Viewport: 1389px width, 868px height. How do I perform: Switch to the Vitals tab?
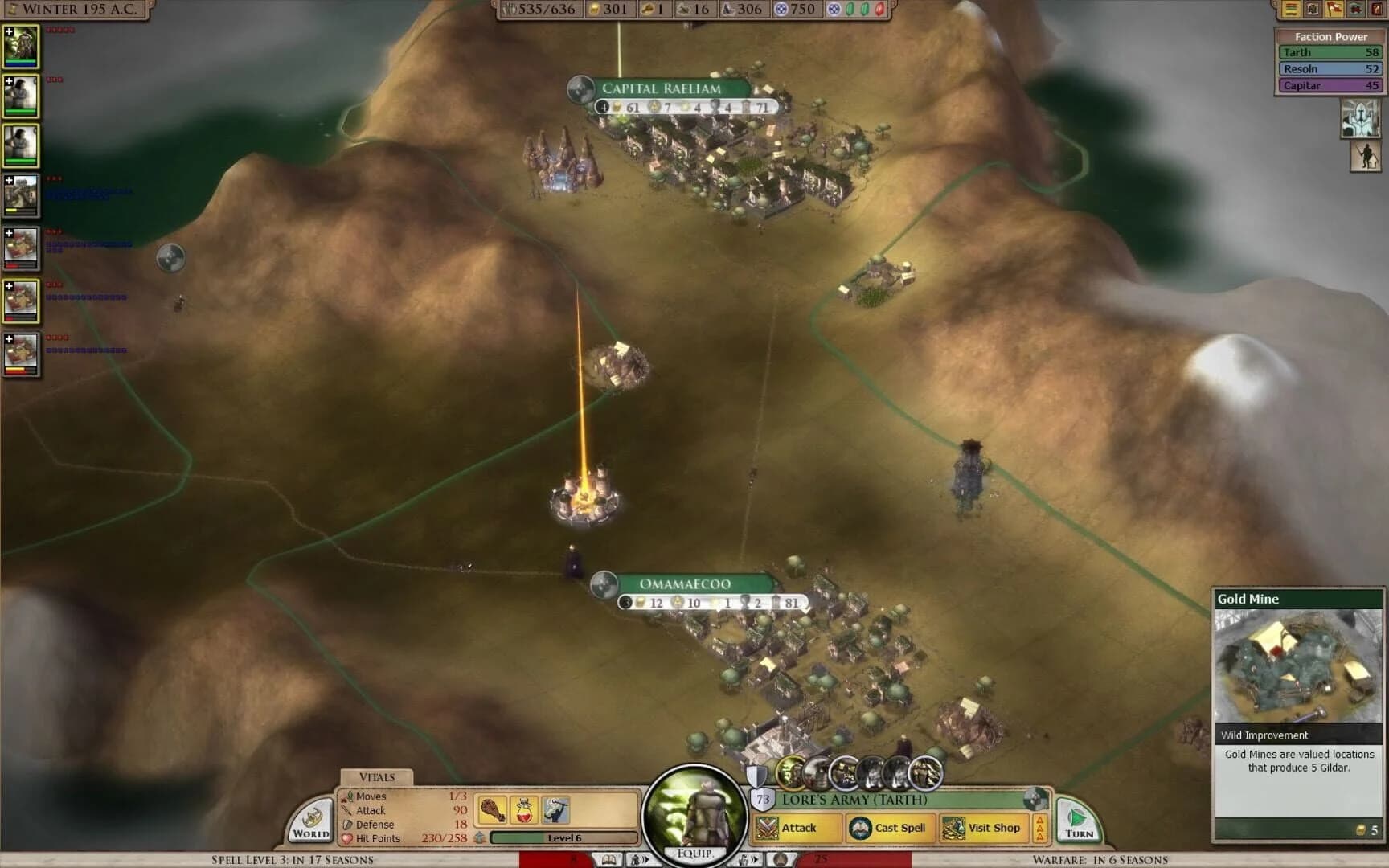[x=376, y=777]
